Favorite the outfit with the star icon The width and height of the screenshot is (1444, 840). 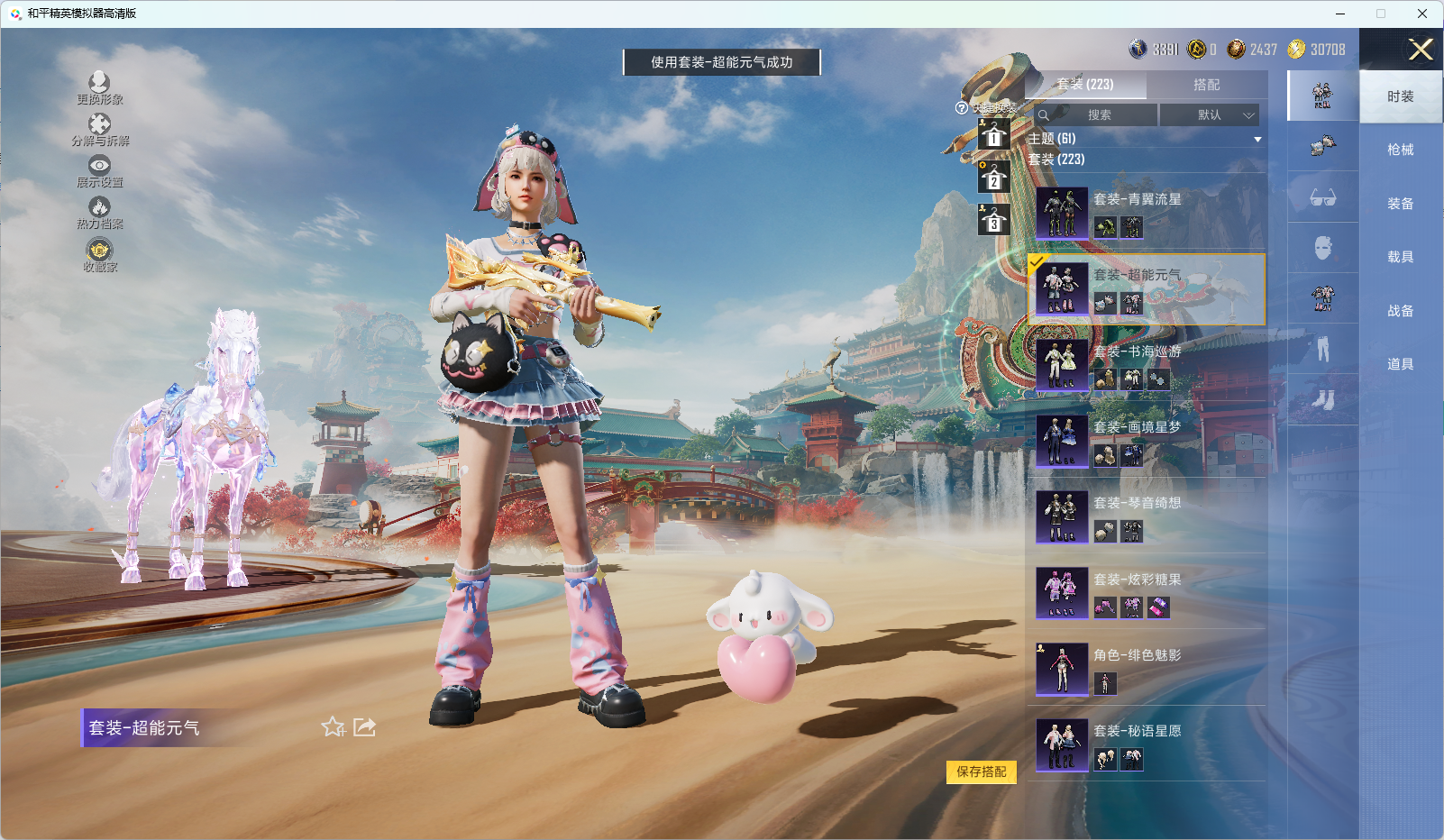coord(333,727)
